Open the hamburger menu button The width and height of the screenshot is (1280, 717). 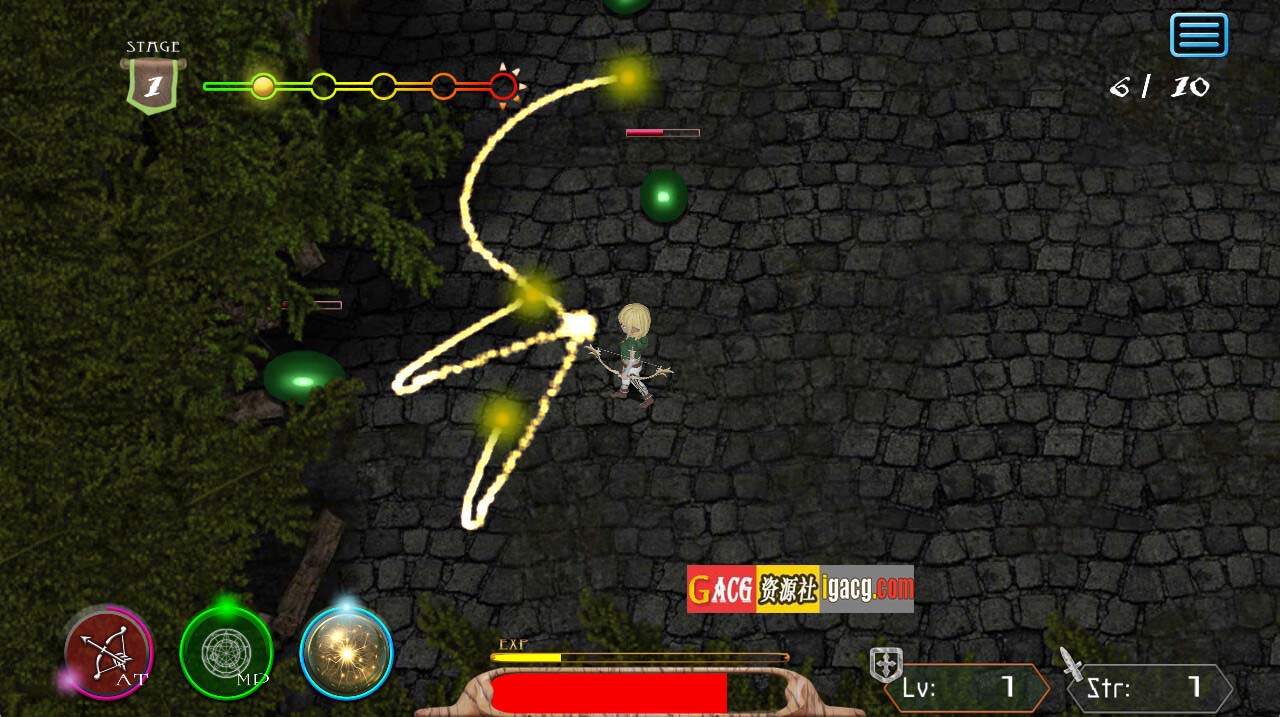click(1198, 35)
